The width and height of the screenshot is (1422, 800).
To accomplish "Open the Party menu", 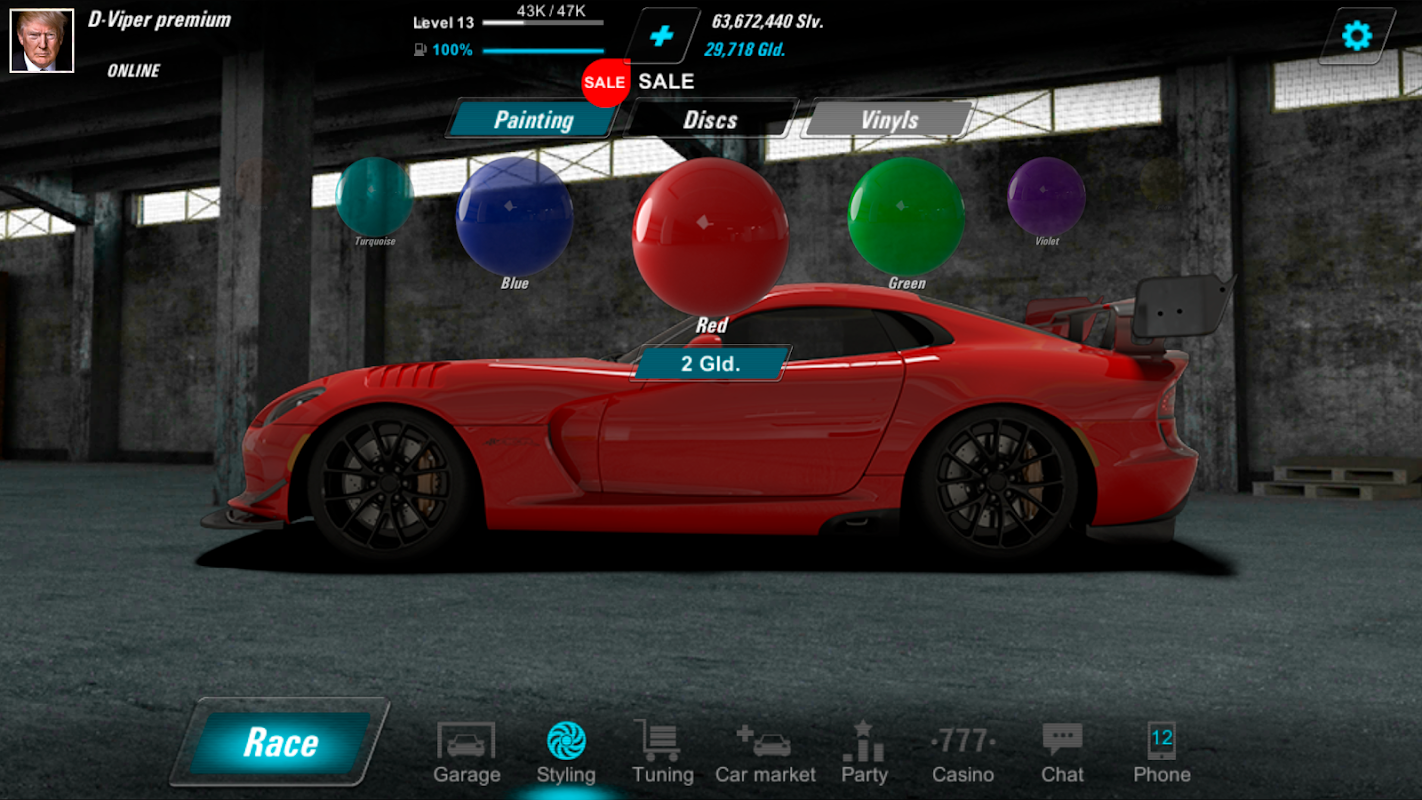I will [x=864, y=753].
